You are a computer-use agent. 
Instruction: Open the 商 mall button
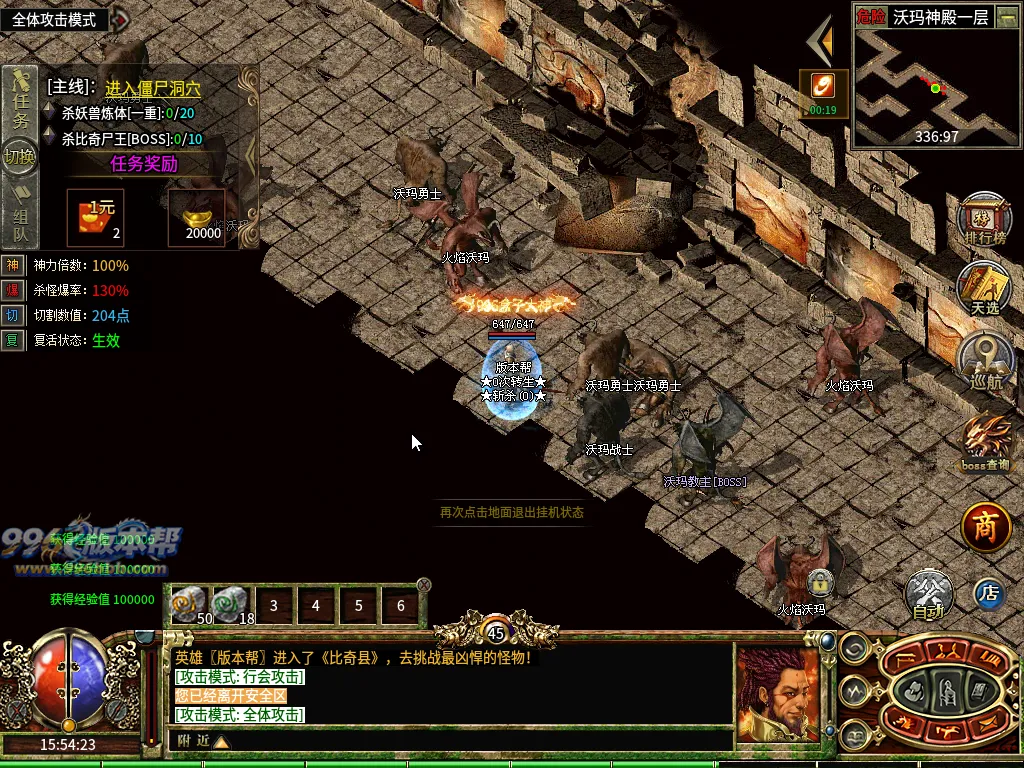tap(987, 527)
